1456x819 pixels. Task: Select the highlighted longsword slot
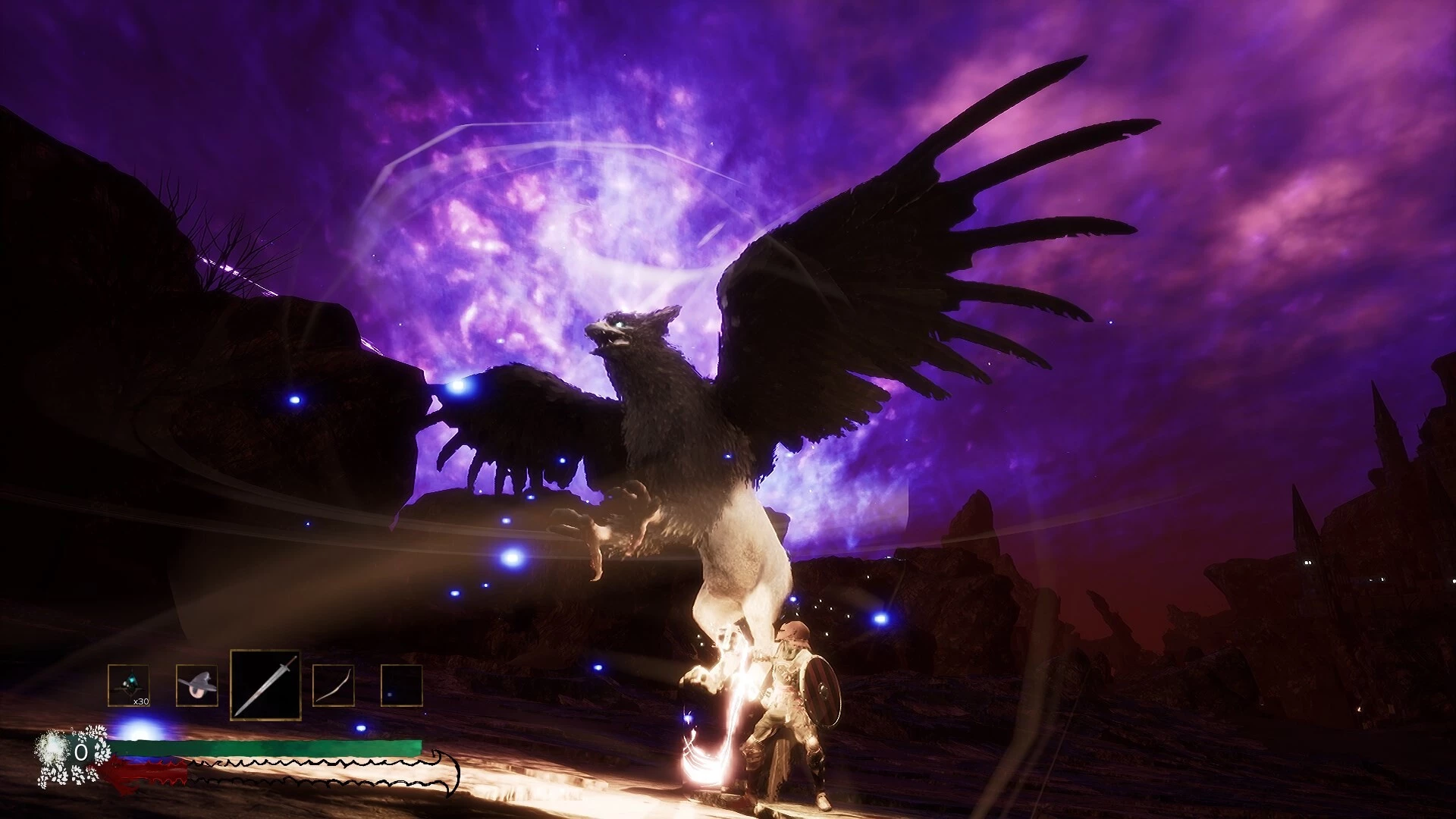[x=265, y=686]
